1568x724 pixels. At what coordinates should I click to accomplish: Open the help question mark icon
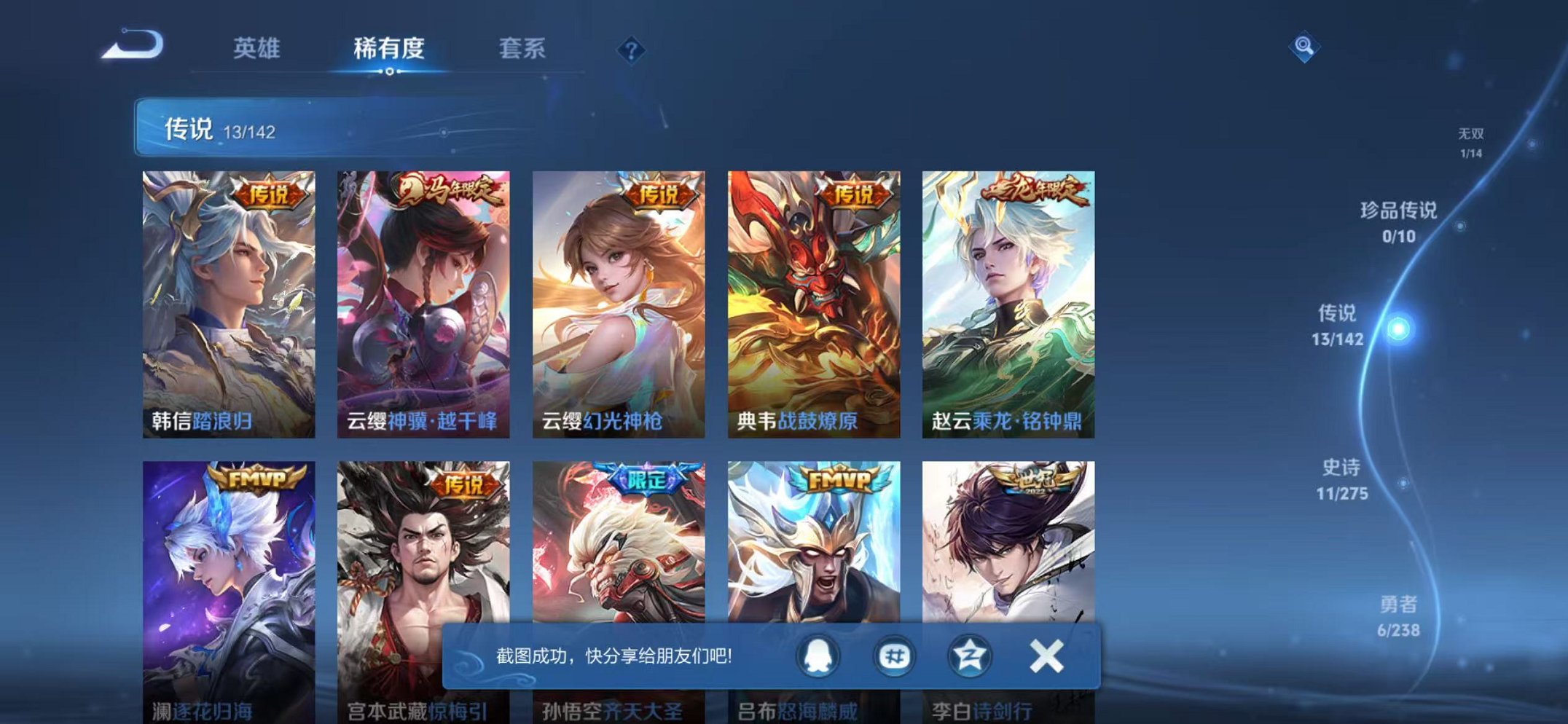tap(631, 49)
